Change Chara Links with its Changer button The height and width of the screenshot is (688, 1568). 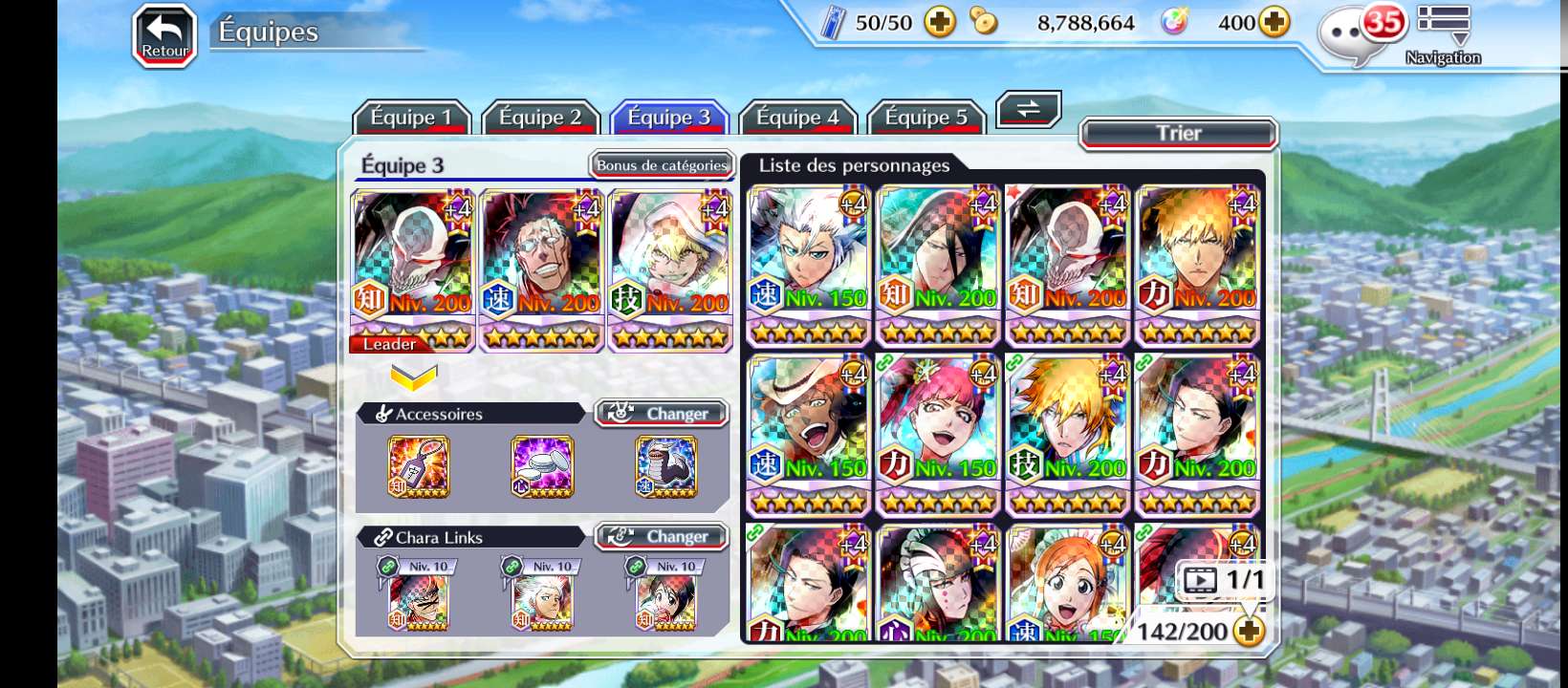pos(662,537)
